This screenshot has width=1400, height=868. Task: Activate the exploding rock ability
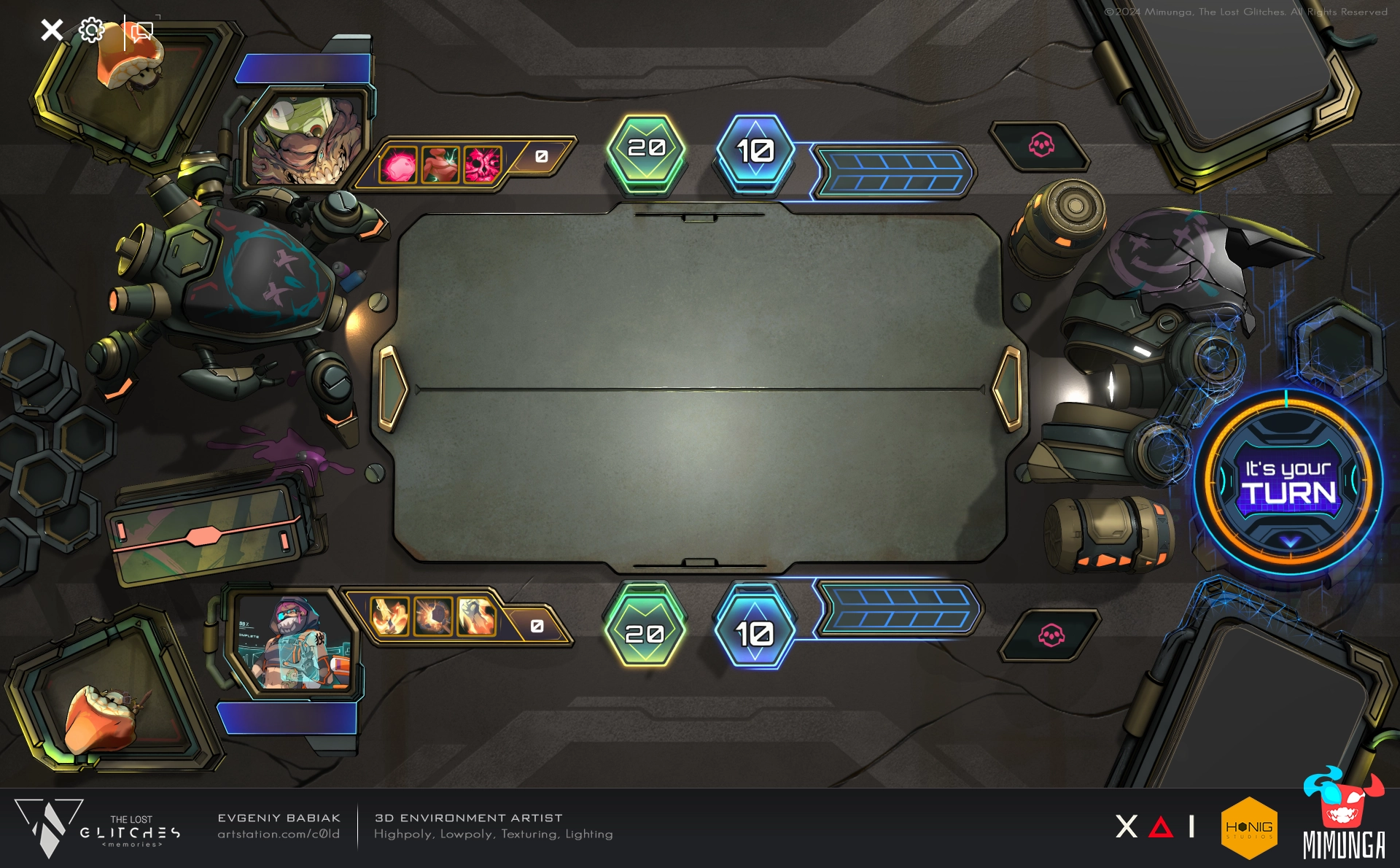433,616
